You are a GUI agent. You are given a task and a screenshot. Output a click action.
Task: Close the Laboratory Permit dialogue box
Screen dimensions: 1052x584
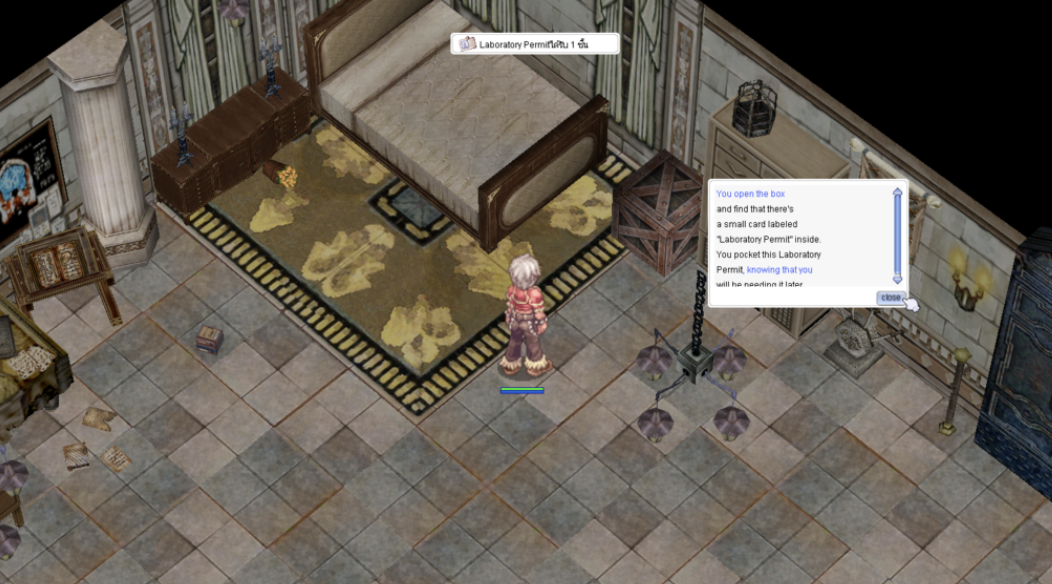pyautogui.click(x=890, y=298)
